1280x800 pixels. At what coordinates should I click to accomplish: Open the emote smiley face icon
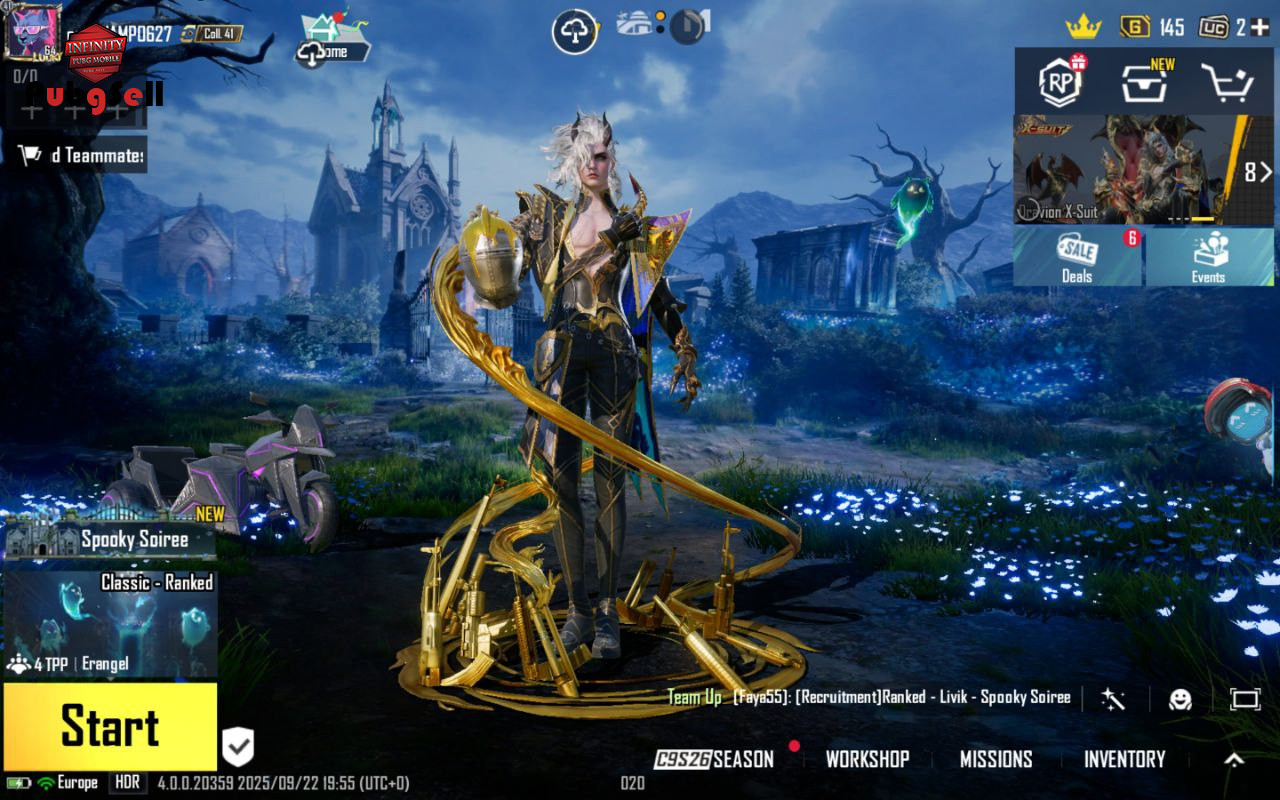pyautogui.click(x=1181, y=699)
